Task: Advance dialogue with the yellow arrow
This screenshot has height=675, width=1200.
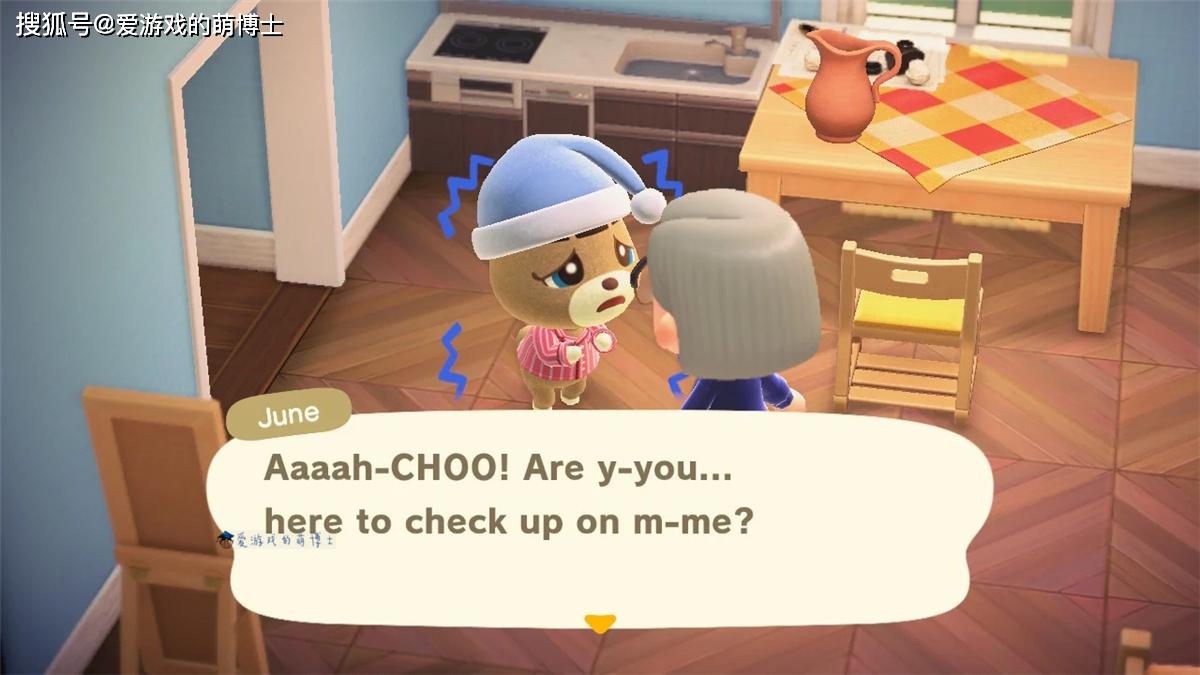Action: 599,623
